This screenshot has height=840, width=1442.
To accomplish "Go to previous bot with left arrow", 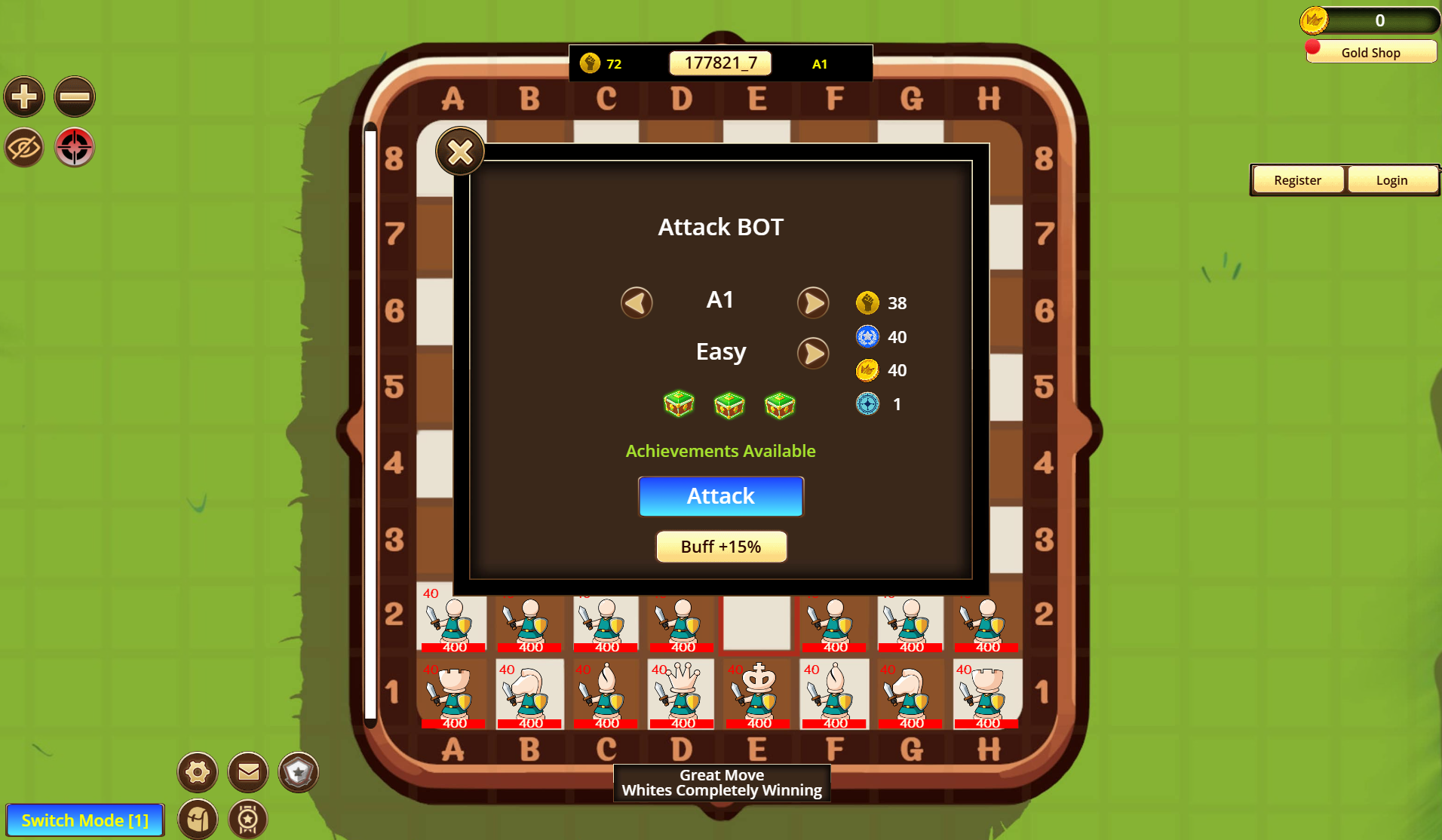I will pyautogui.click(x=636, y=302).
